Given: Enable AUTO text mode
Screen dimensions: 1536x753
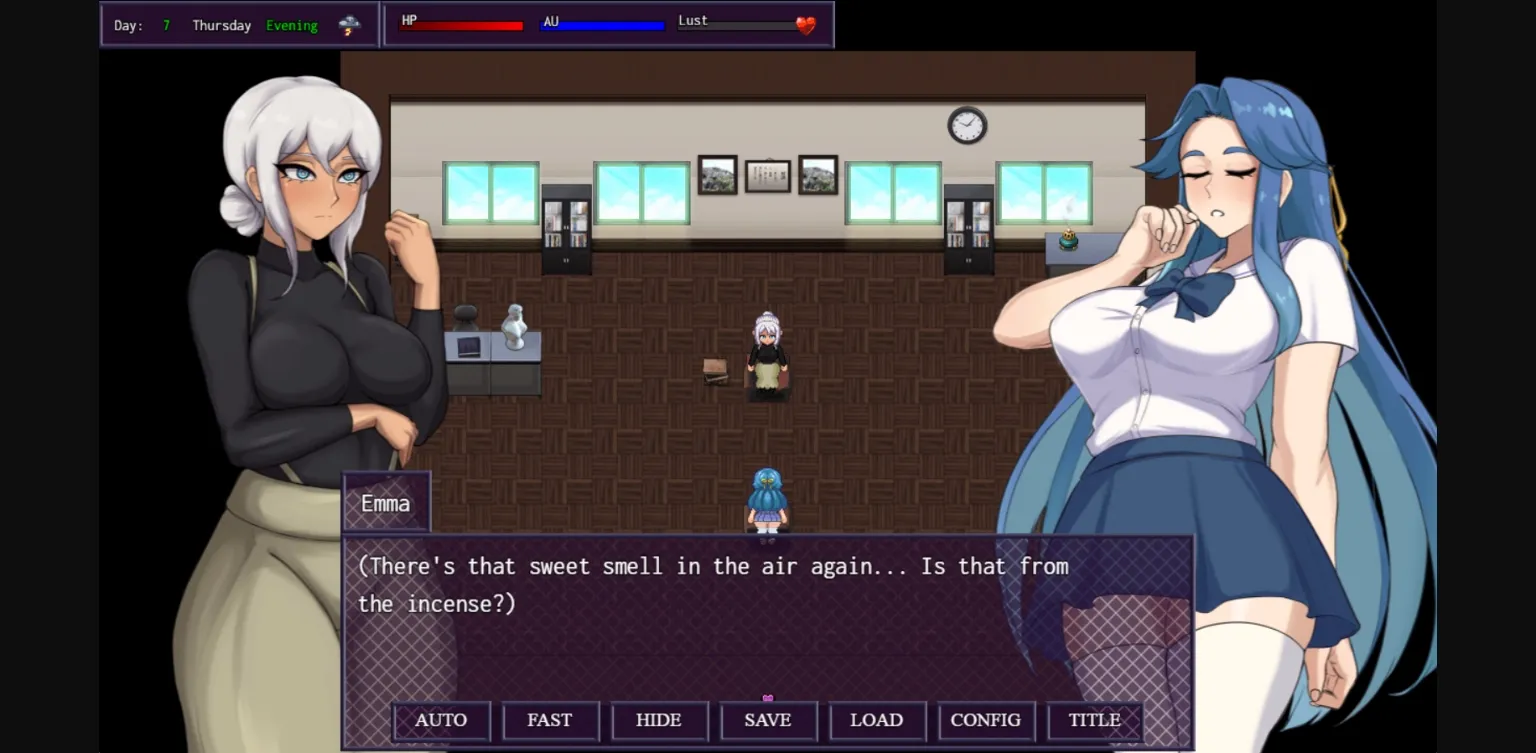Looking at the screenshot, I should click(441, 720).
